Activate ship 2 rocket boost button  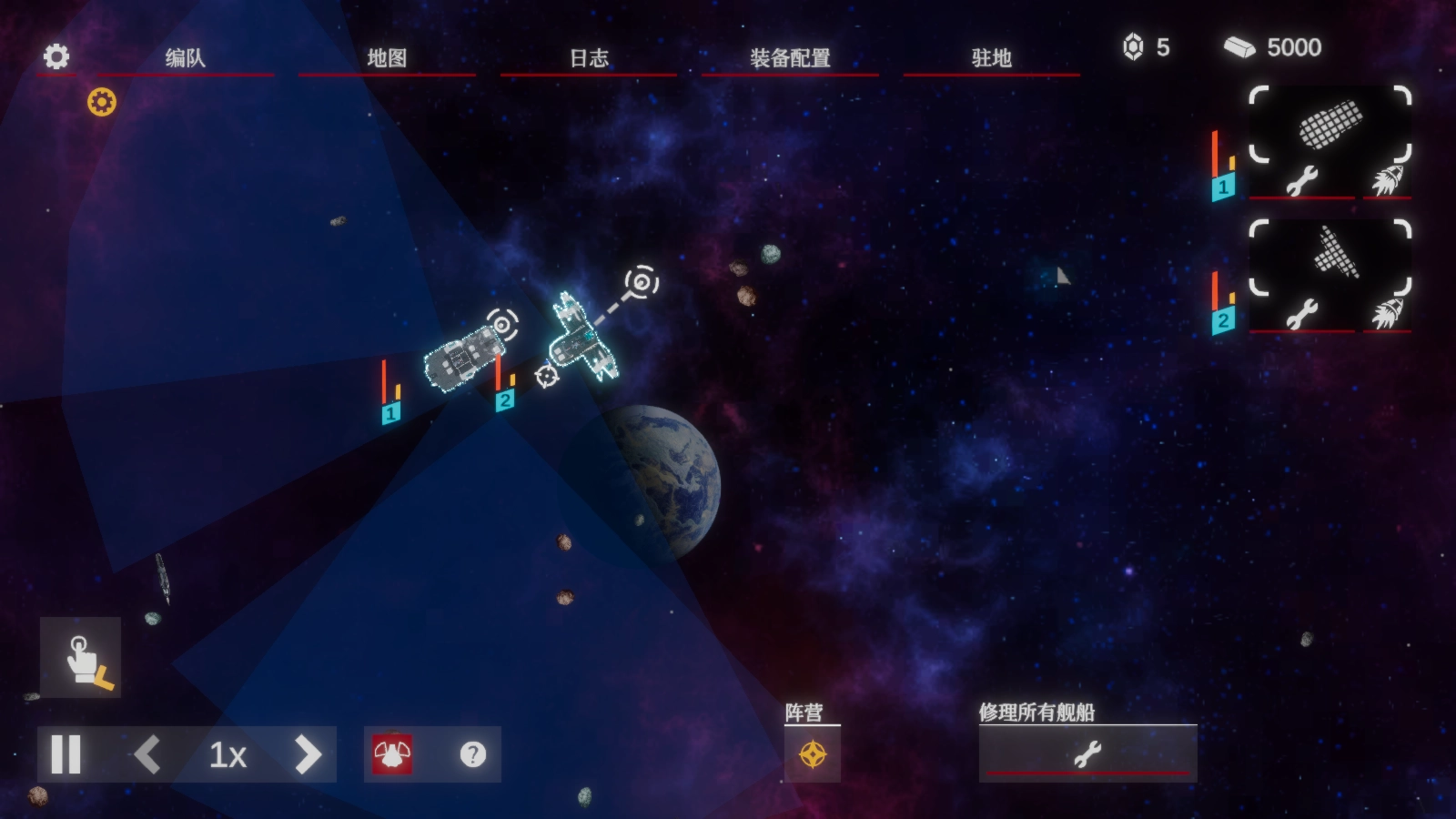1387,315
